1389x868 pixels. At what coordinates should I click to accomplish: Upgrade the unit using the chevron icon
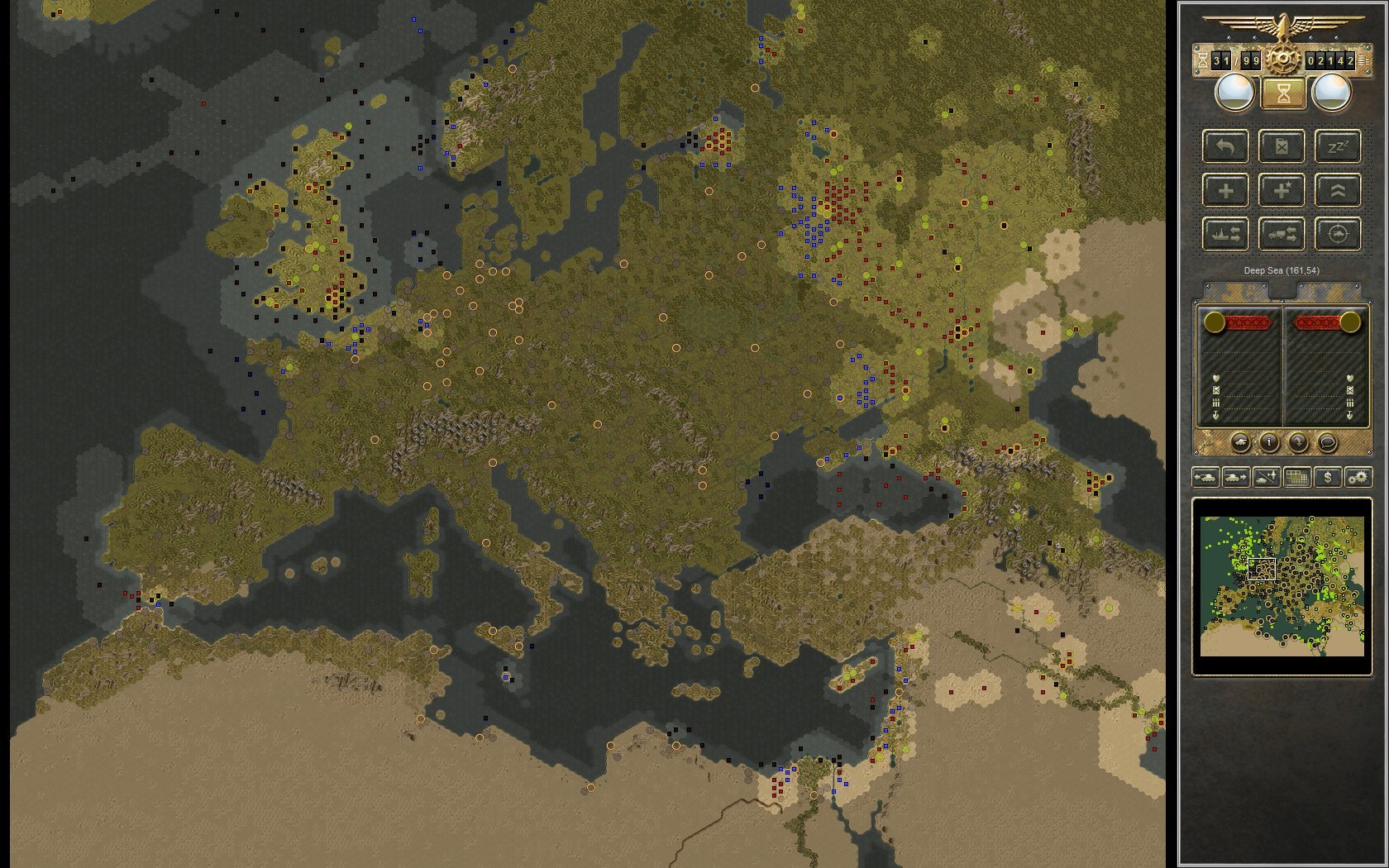click(1339, 191)
